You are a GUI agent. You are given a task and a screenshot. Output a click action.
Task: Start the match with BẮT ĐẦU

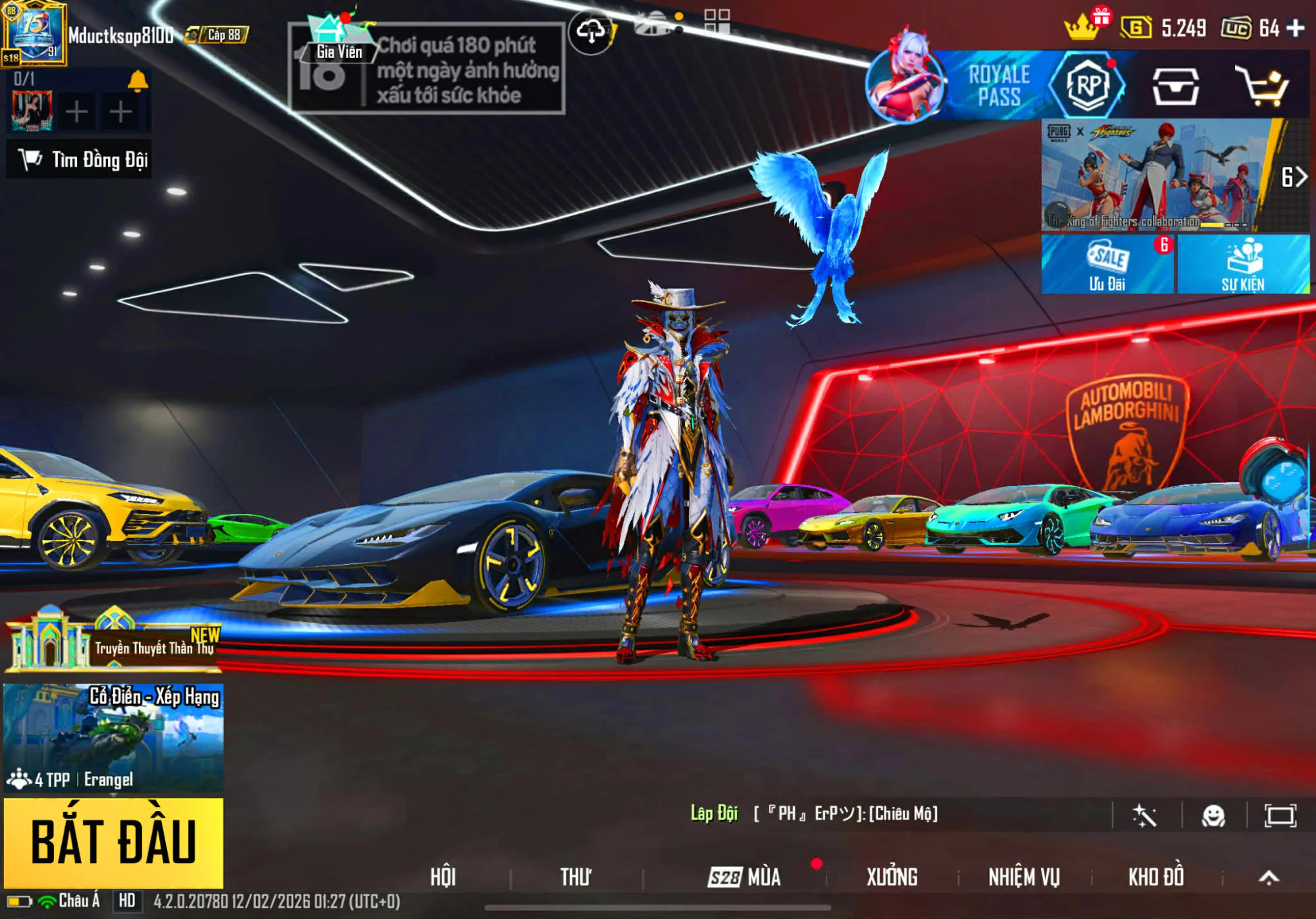point(113,842)
